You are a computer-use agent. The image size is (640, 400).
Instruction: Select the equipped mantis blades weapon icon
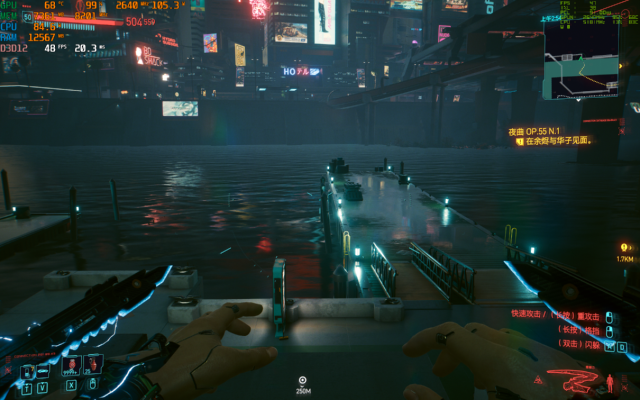coord(573,381)
